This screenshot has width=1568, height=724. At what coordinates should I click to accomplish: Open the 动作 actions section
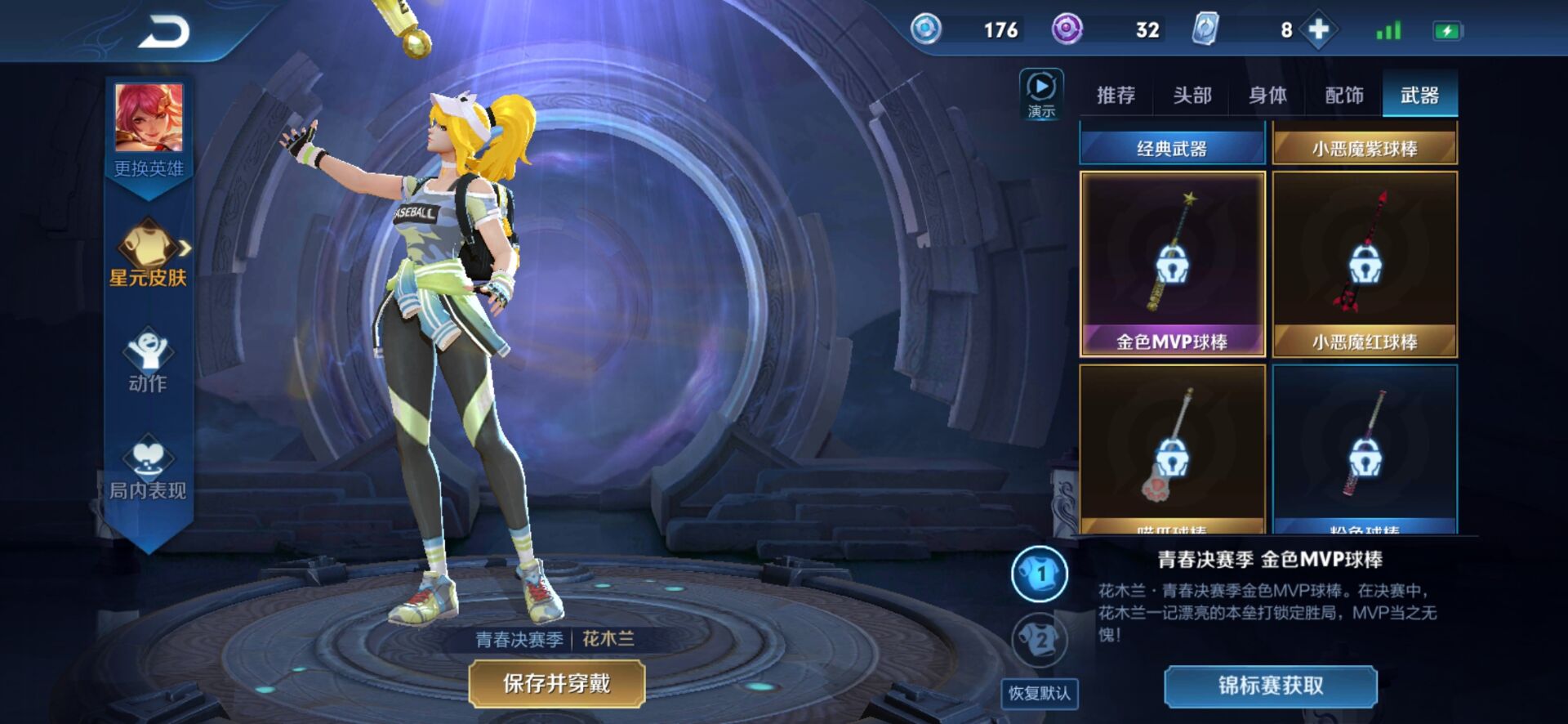tap(148, 360)
